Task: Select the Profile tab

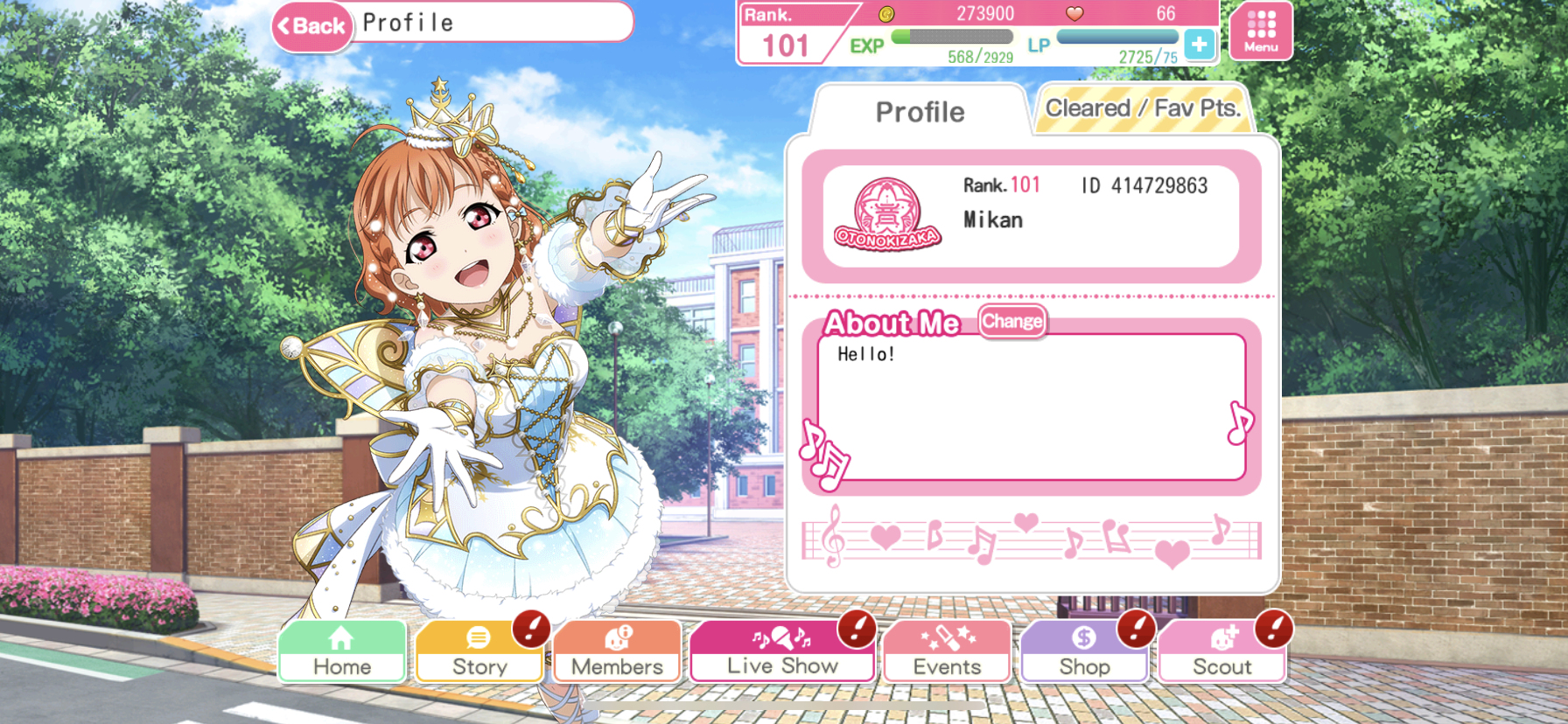Action: tap(920, 112)
